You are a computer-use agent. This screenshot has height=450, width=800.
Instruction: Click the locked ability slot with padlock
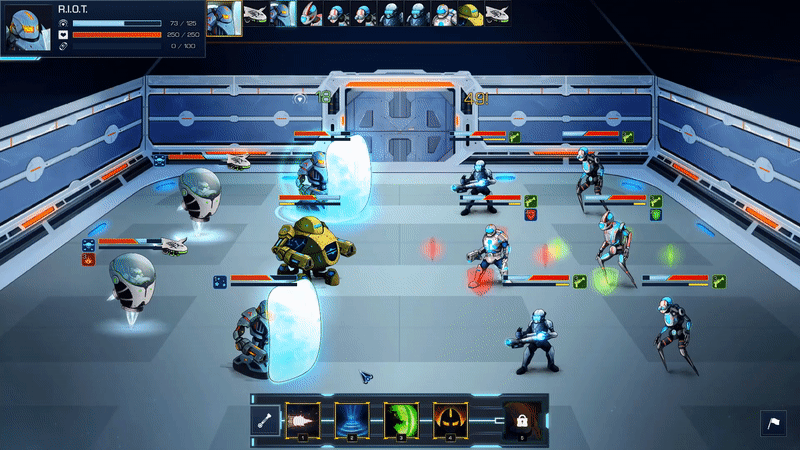point(519,422)
